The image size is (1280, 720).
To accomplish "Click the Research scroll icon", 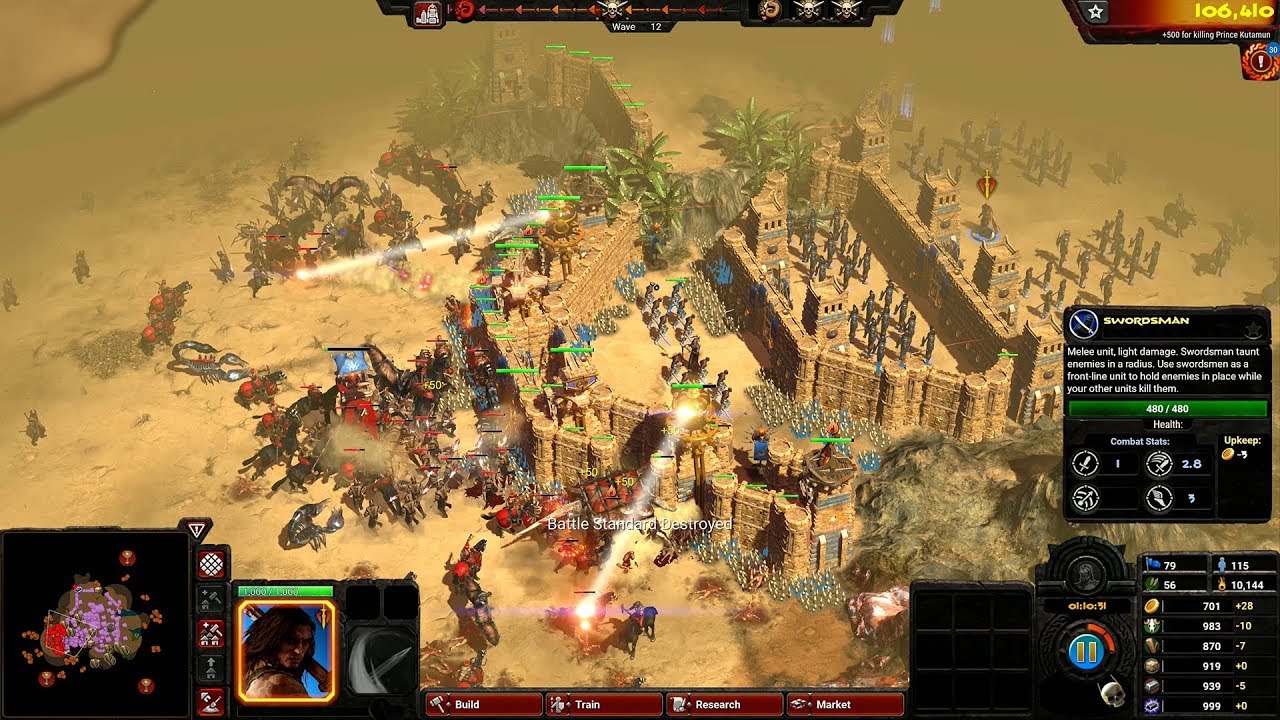I will pos(681,704).
